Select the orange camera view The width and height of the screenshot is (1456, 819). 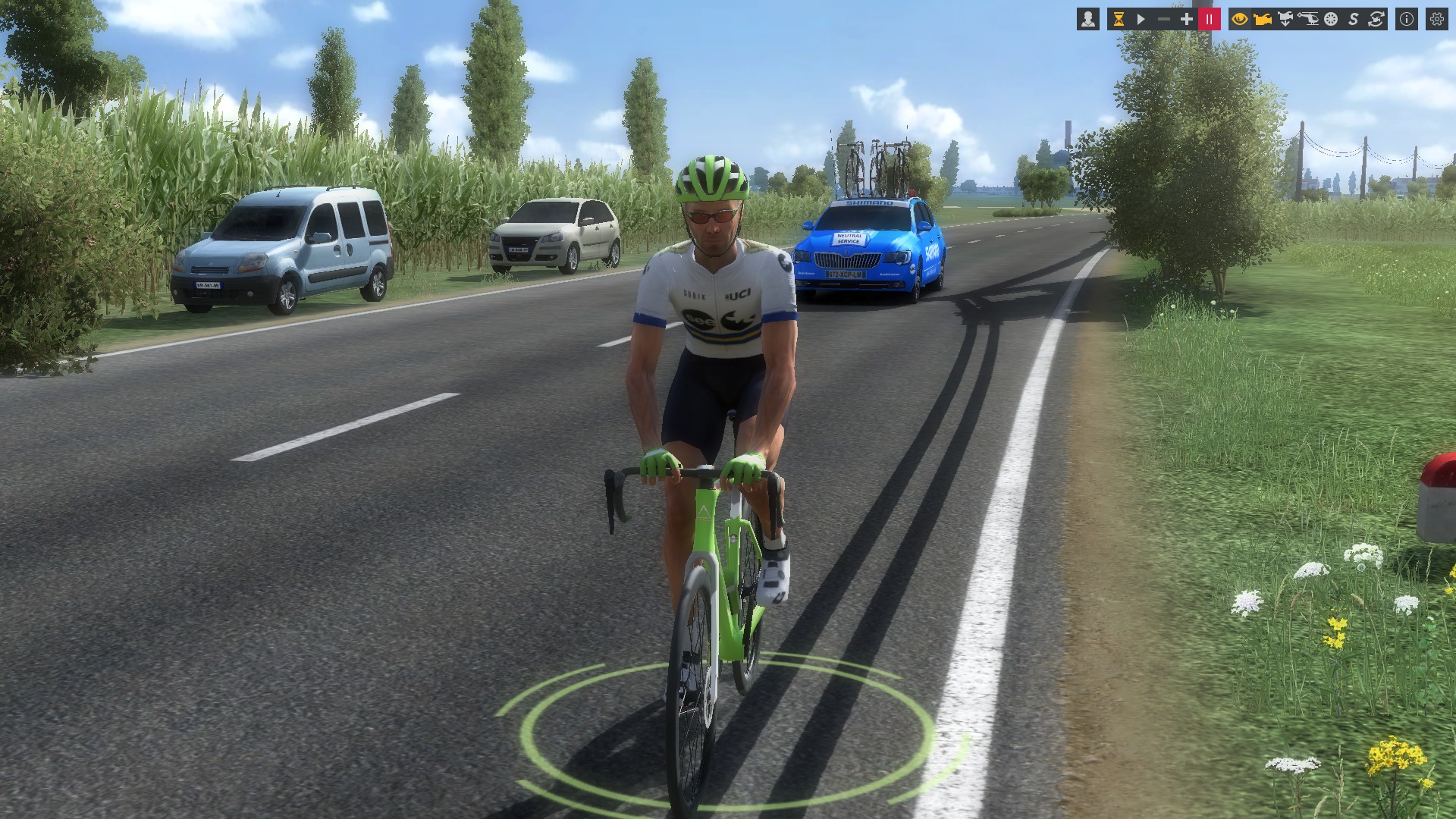click(x=1263, y=20)
